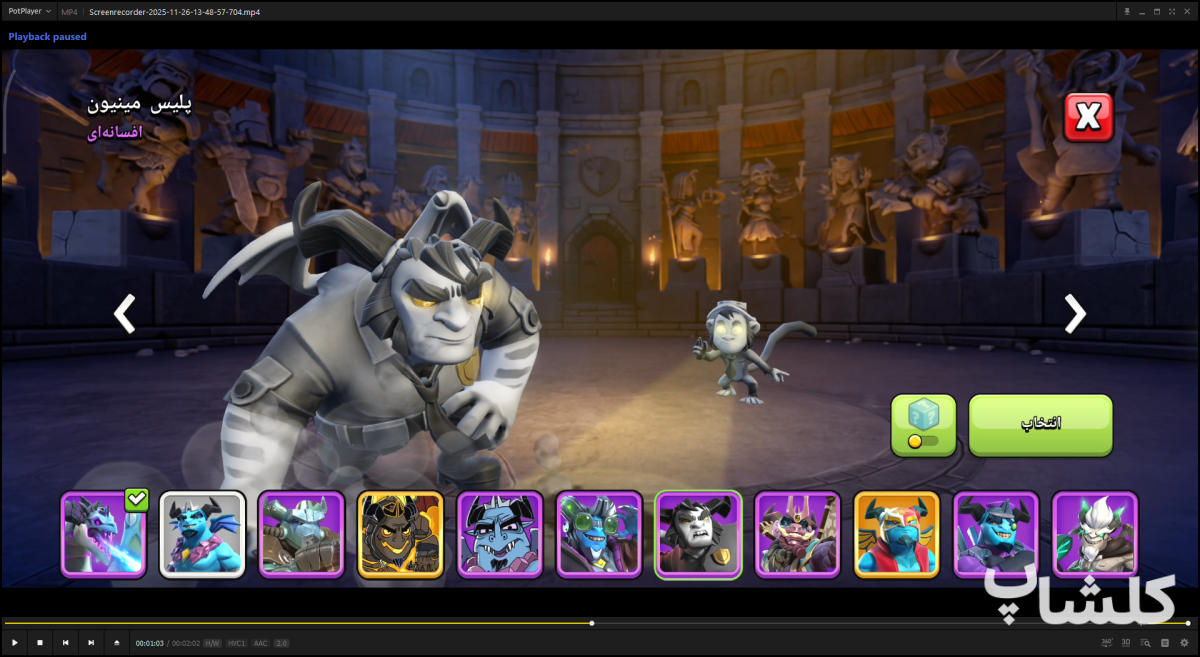Choose the pink horned warrior skin thumbnail

coord(797,535)
